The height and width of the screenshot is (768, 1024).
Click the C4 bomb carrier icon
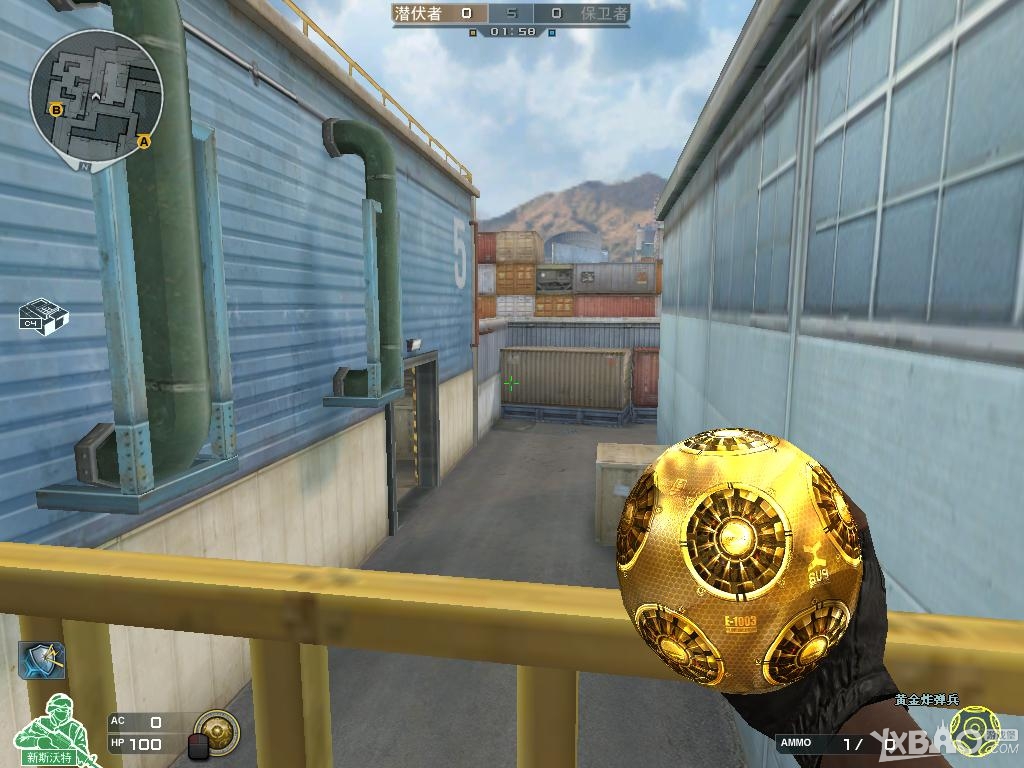click(x=44, y=316)
